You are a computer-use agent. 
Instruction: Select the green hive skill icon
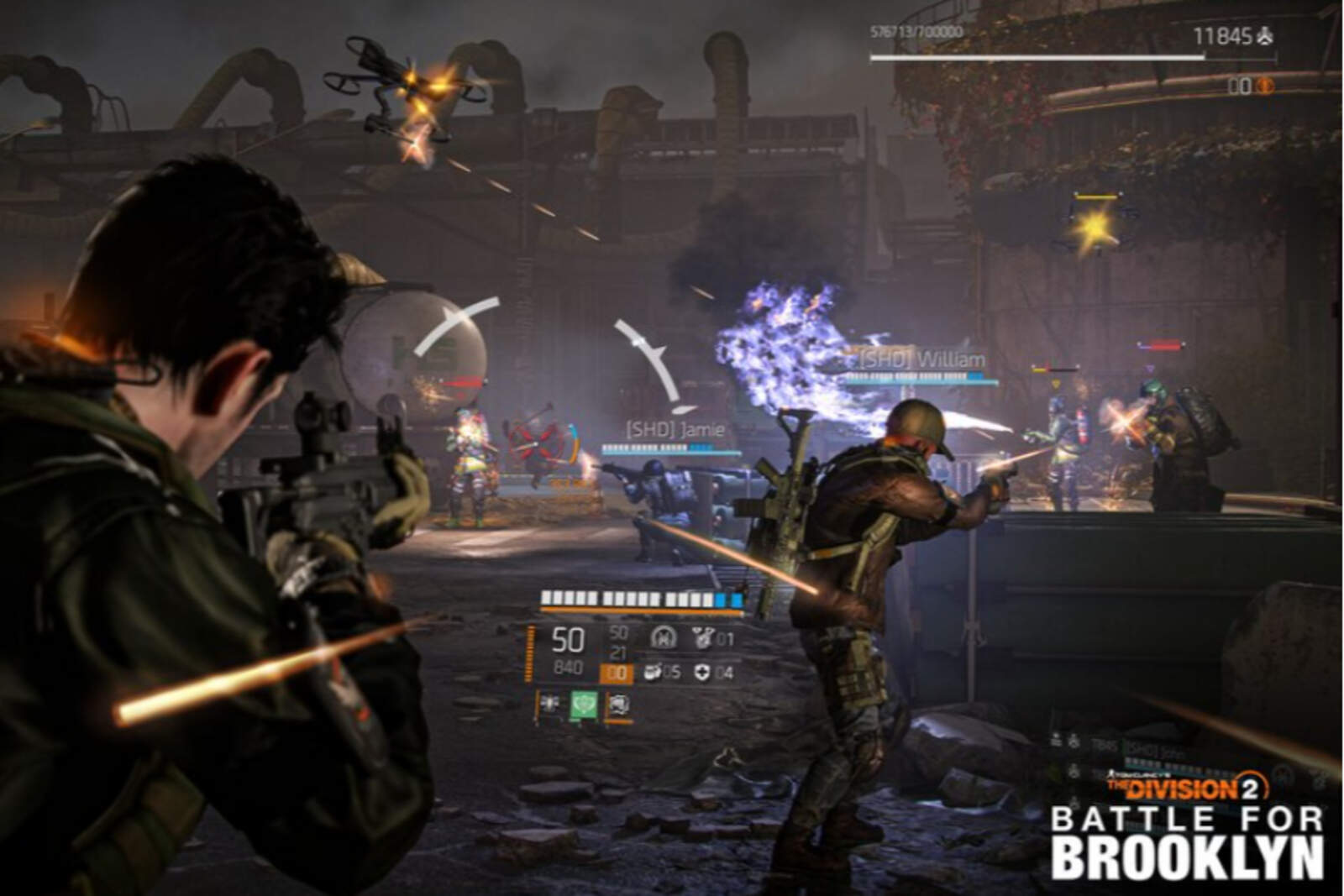click(x=584, y=705)
